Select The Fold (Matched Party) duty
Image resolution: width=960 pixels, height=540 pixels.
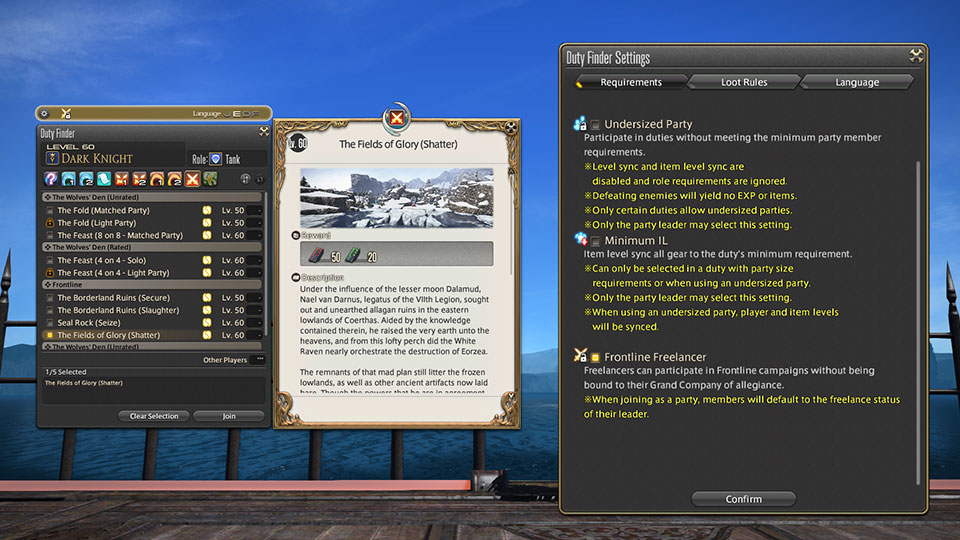(48, 210)
